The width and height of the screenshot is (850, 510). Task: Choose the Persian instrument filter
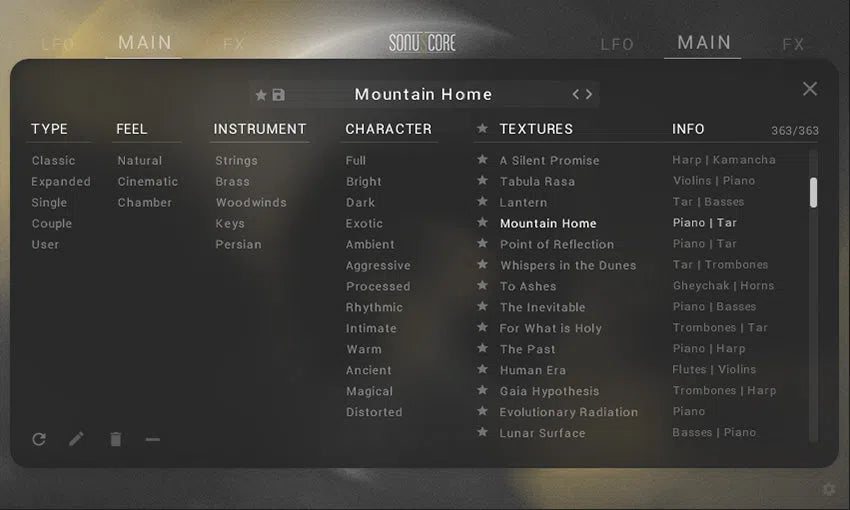238,244
